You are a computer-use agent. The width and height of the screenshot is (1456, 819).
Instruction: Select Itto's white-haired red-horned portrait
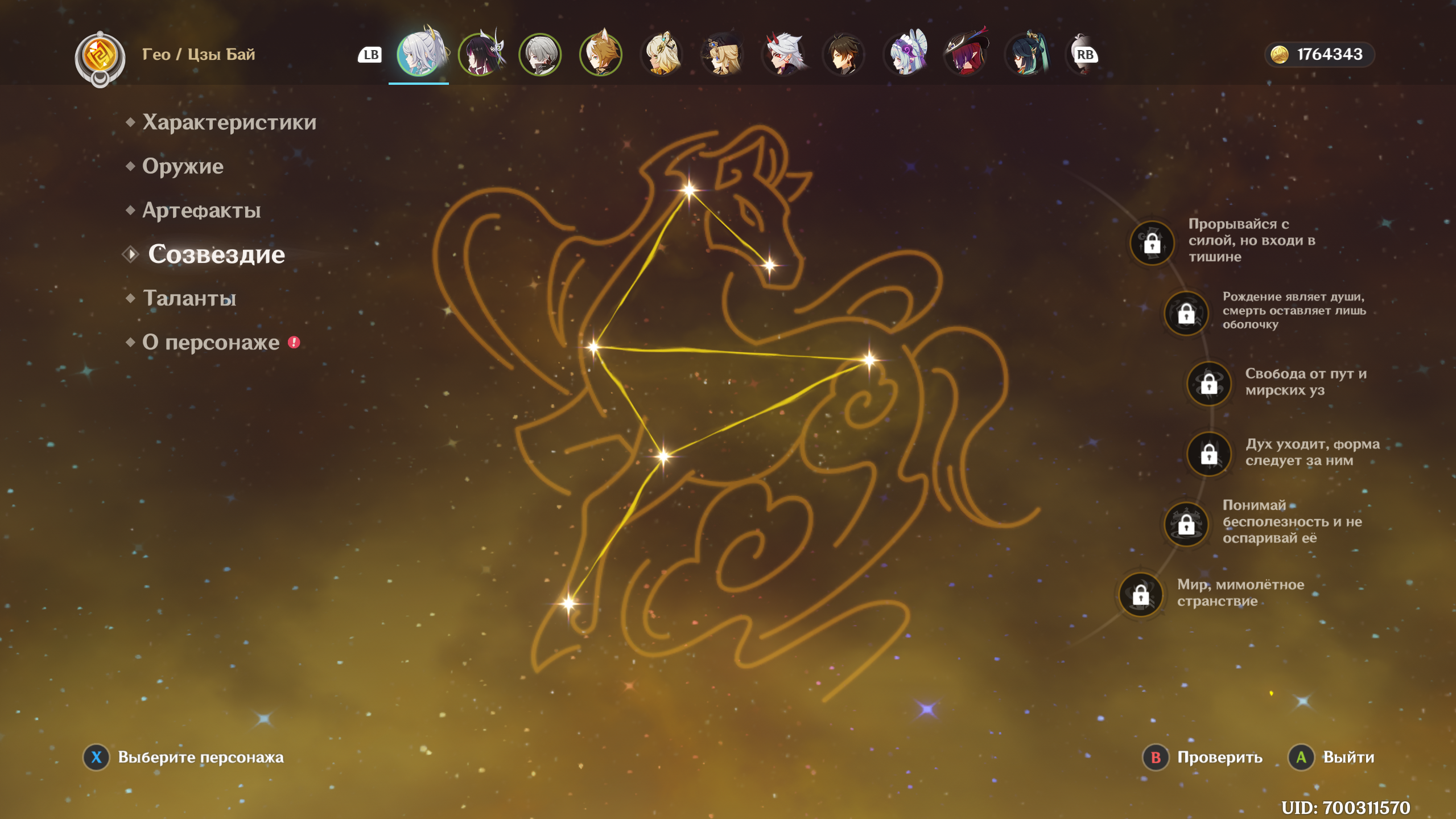tap(783, 55)
